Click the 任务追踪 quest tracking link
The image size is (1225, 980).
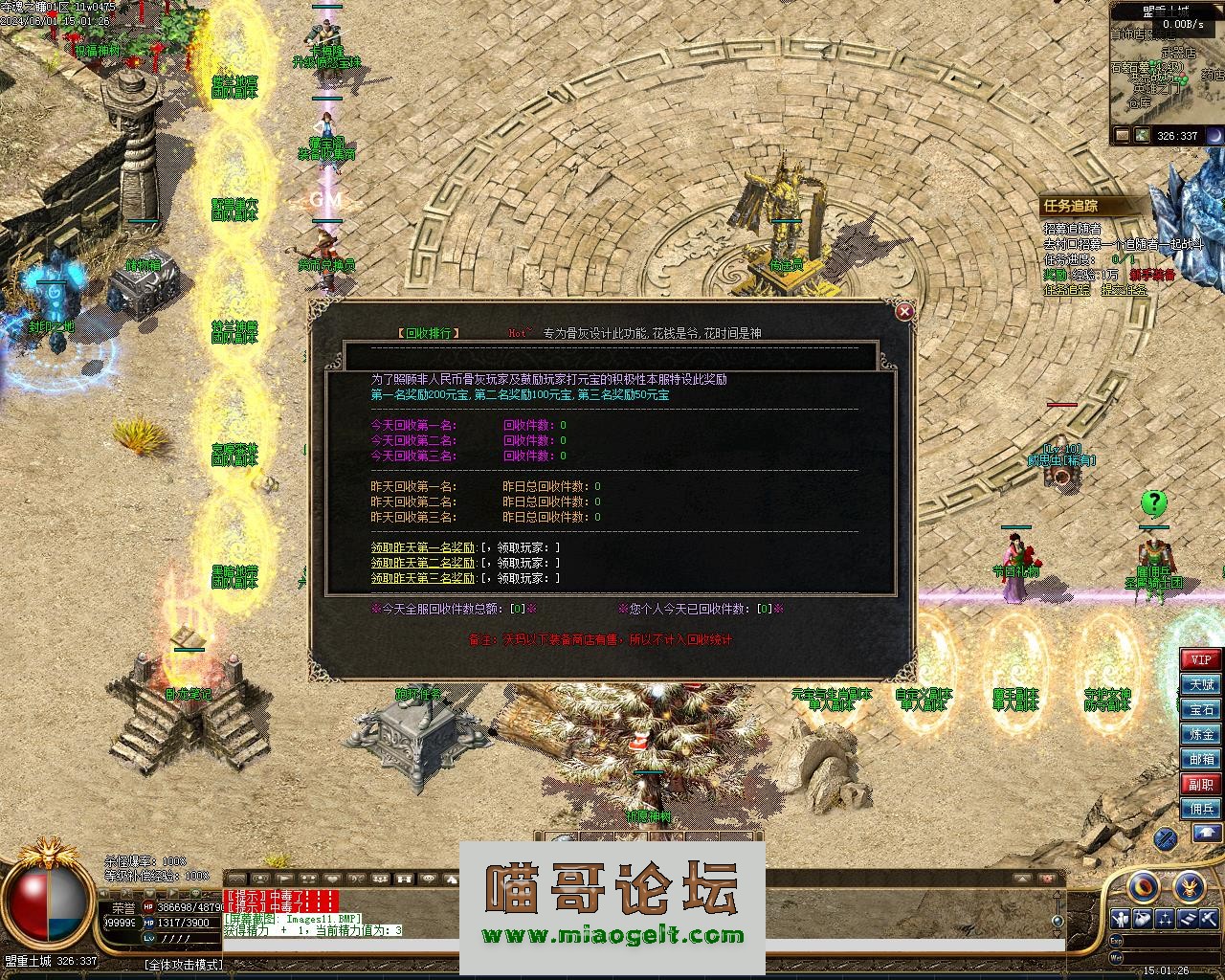point(1066,290)
